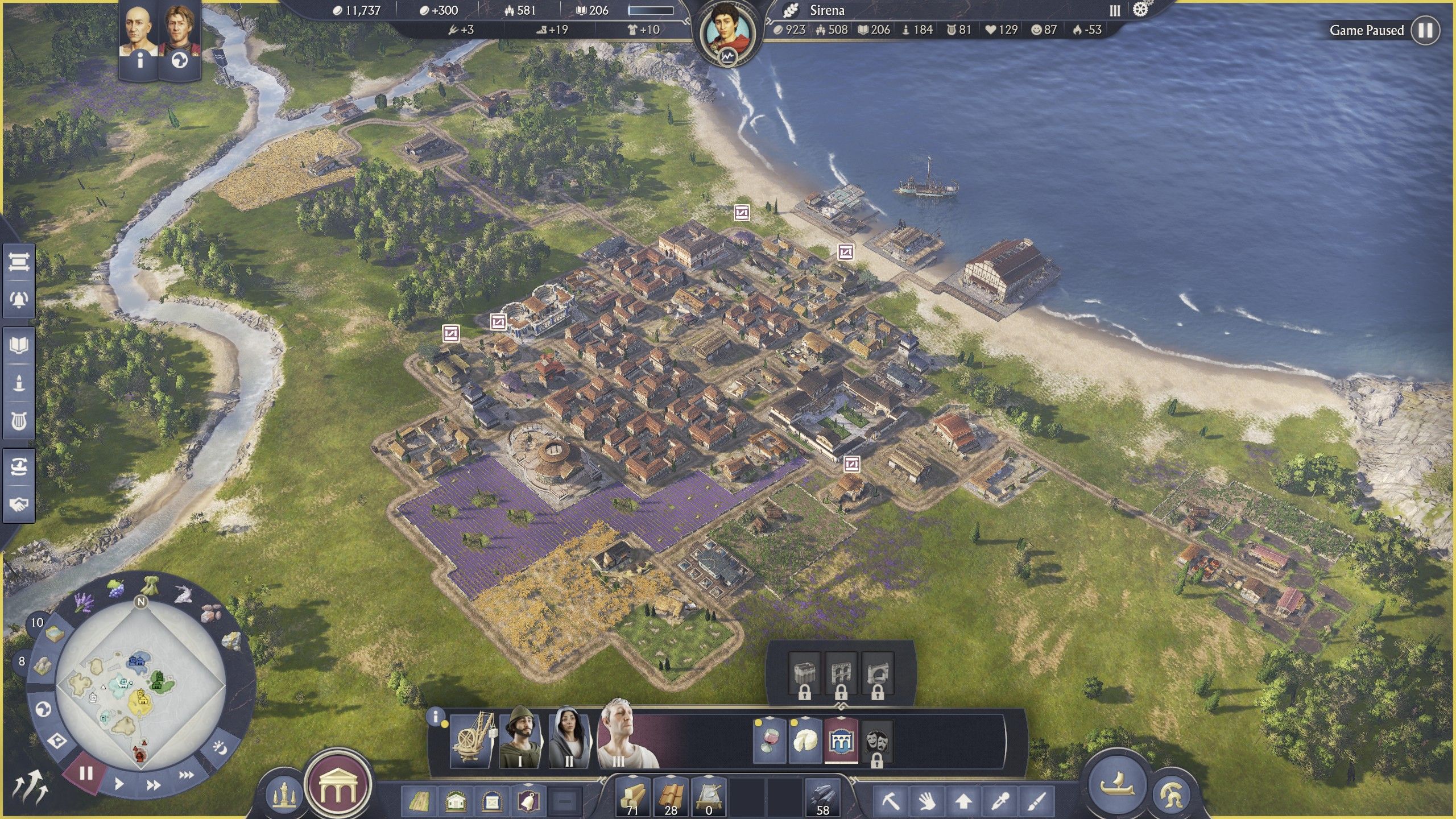Click the governor portrait medallion at top center
1456x819 pixels.
727,33
